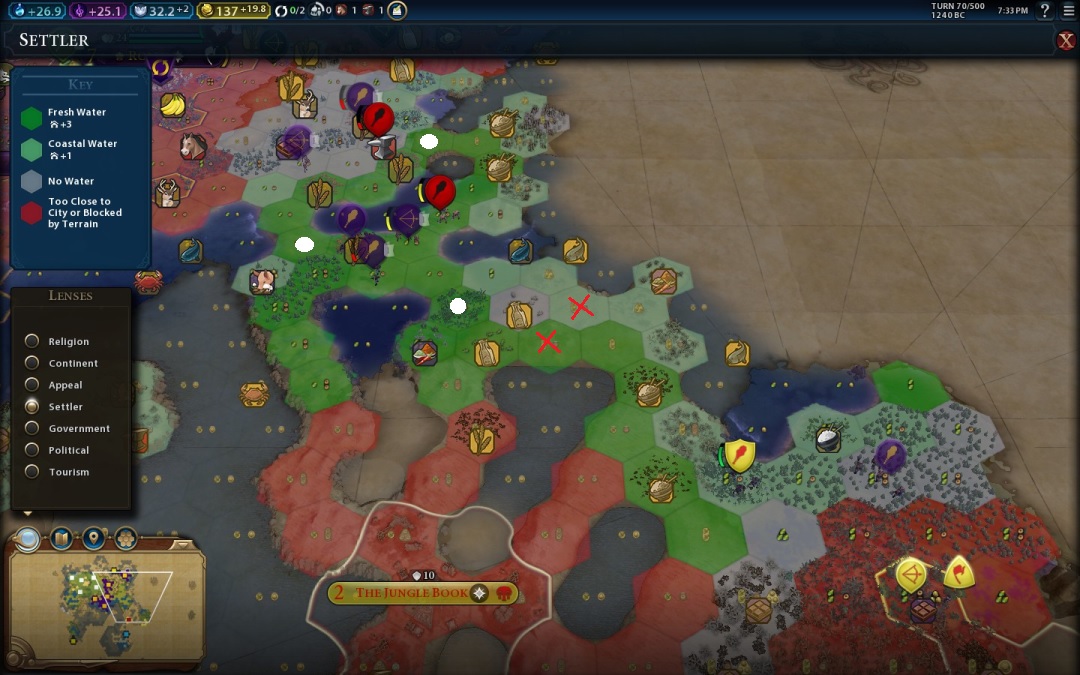Toggle the map lenses magnifier button
Screen dimensions: 1080x675
[28, 540]
